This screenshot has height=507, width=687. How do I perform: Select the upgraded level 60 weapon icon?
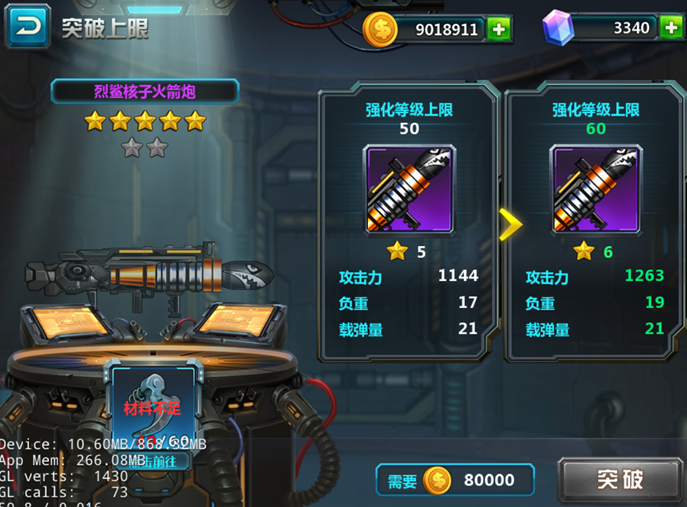click(x=595, y=191)
